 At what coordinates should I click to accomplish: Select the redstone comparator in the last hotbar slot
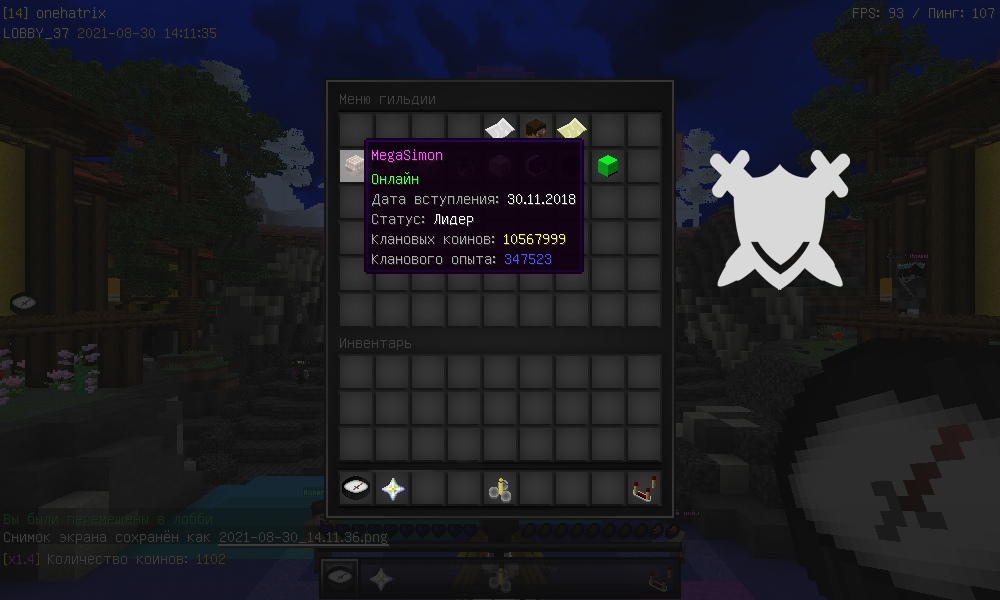[x=644, y=488]
